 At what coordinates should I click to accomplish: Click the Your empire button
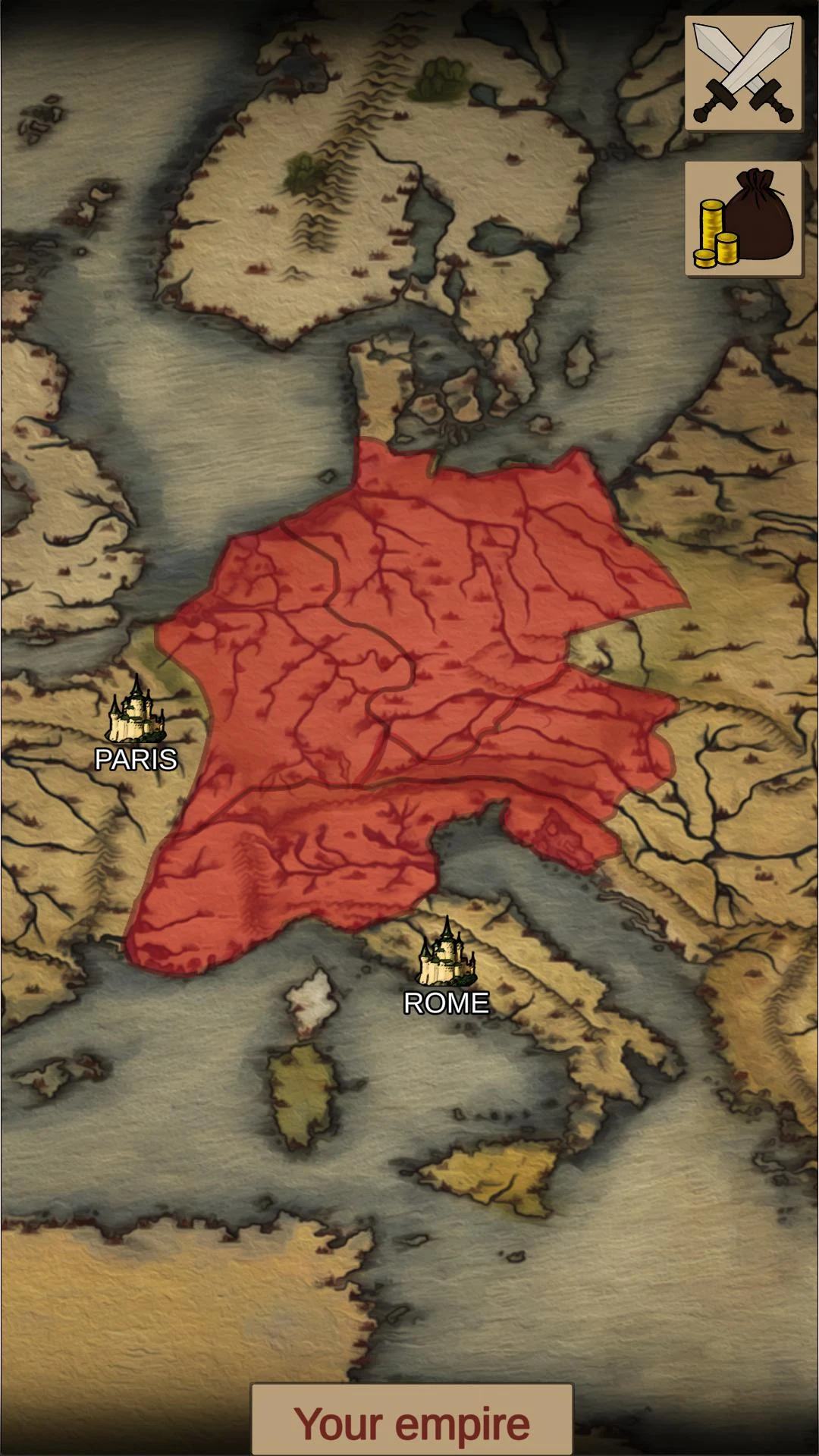click(x=412, y=1423)
